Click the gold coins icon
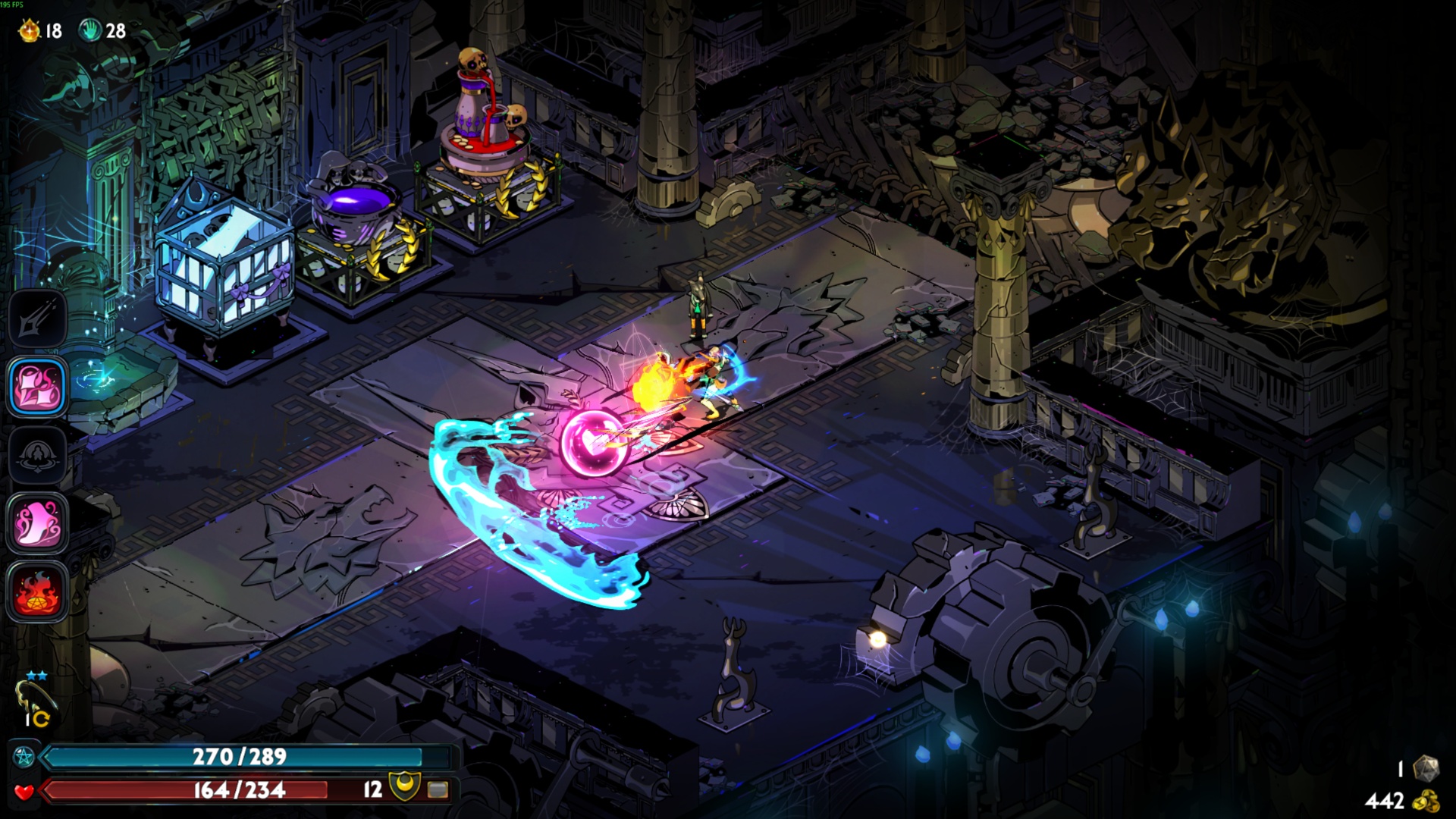 coord(1426,801)
